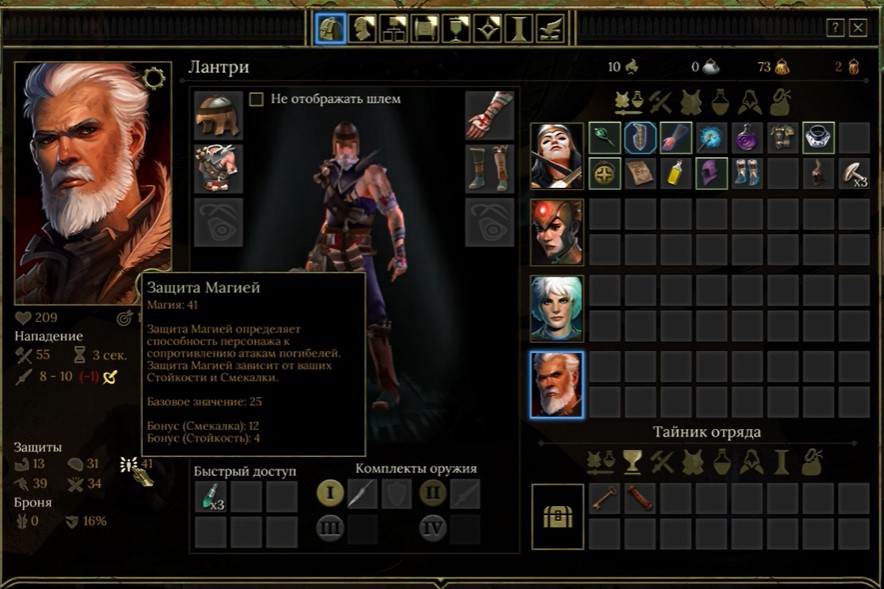Toggle the 'Не отображать шлем' checkbox
The width and height of the screenshot is (884, 589).
pyautogui.click(x=256, y=99)
